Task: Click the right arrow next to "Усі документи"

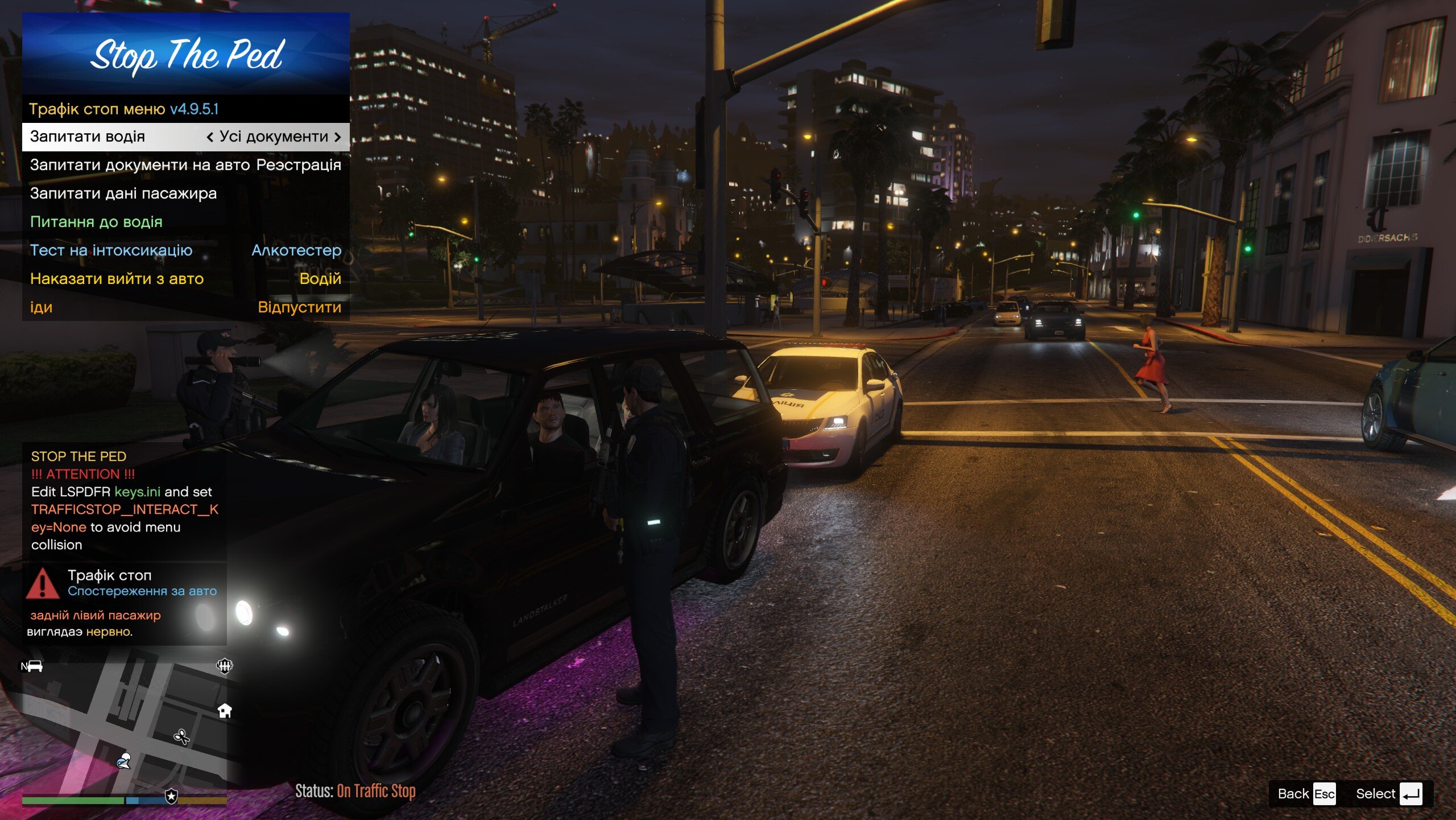Action: [x=338, y=137]
